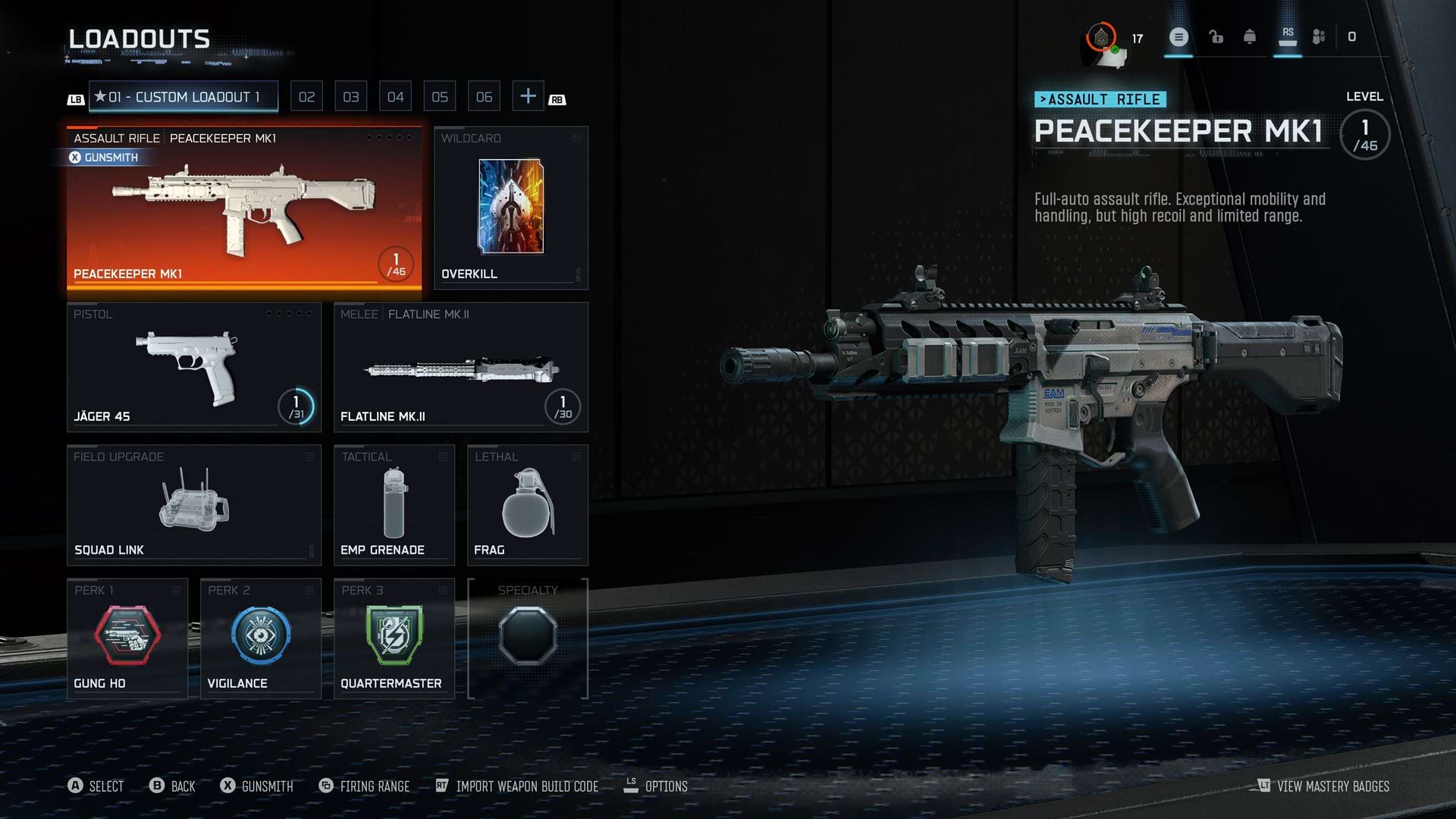
Task: Open the Squad Link field upgrade slot
Action: (193, 505)
